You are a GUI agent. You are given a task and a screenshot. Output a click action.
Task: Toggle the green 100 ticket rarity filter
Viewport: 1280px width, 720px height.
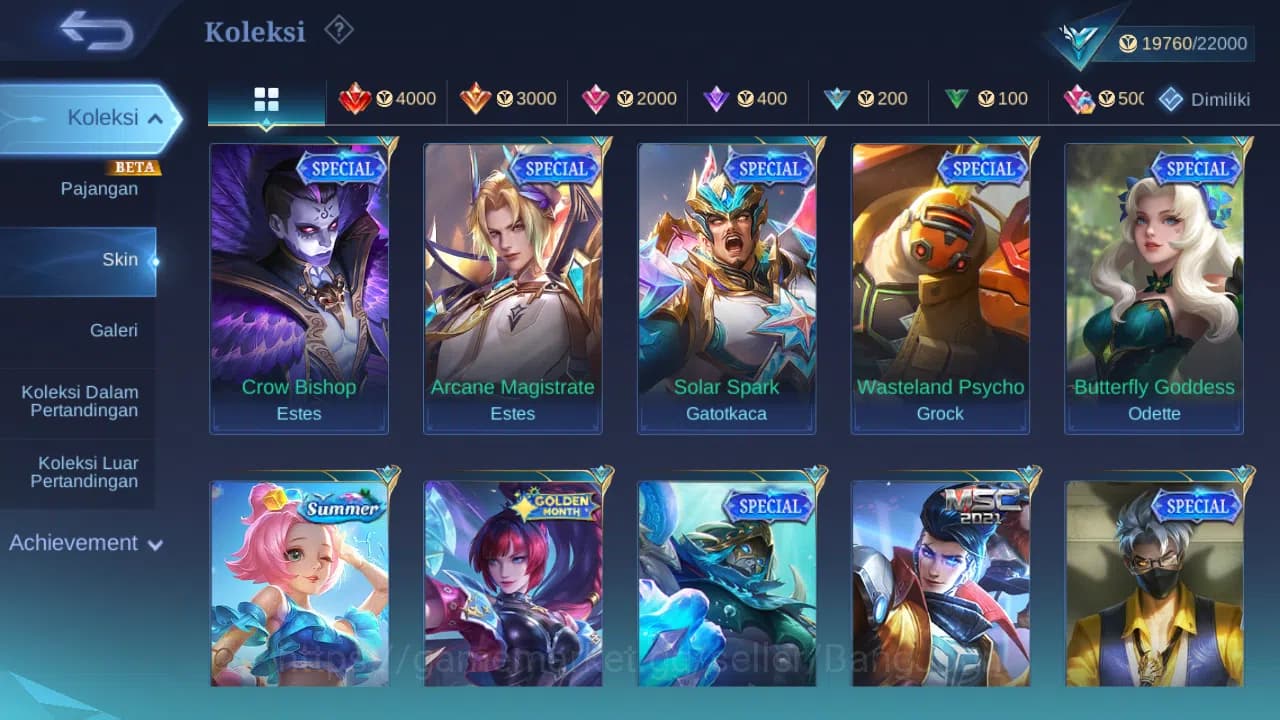pos(986,98)
